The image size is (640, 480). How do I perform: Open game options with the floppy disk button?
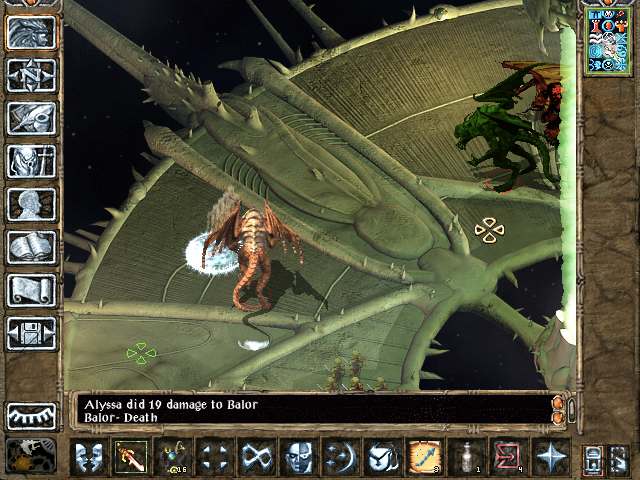click(x=31, y=333)
